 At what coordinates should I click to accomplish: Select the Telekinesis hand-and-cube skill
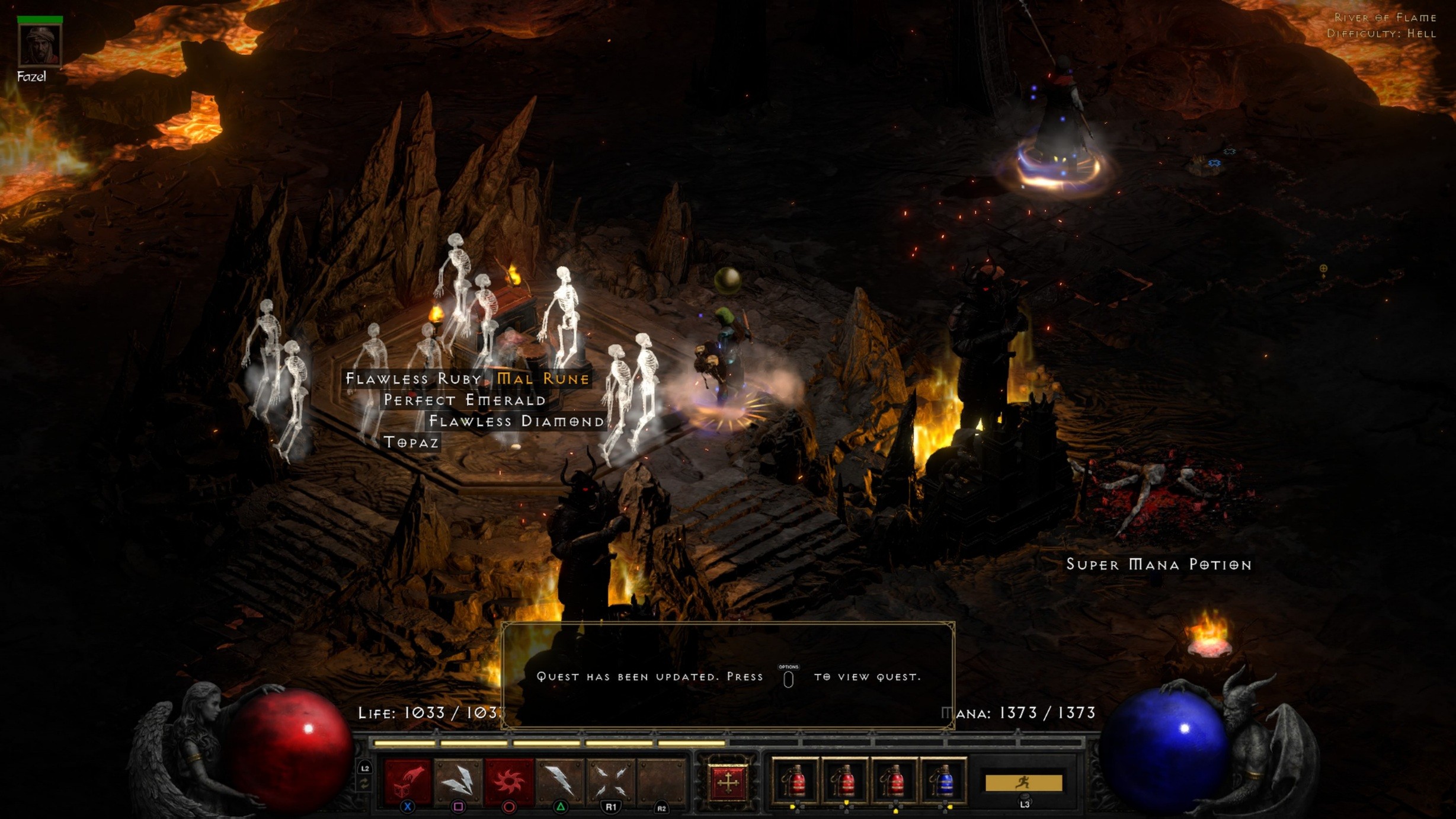tap(408, 780)
